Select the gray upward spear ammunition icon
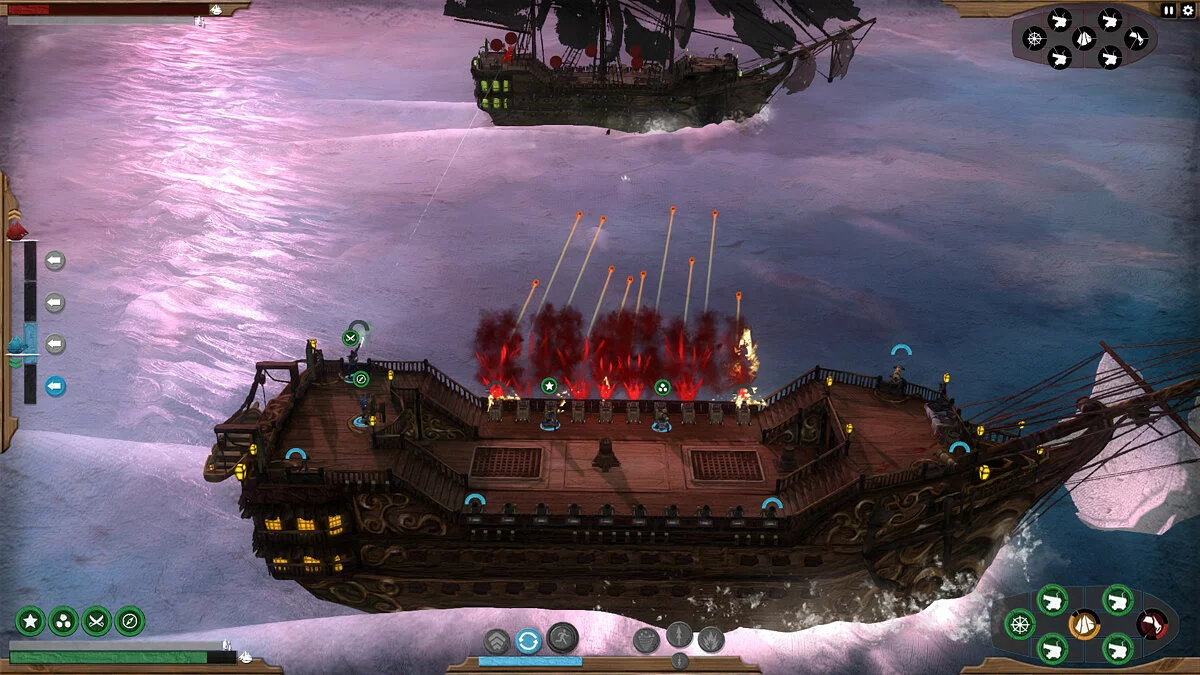Screen dimensions: 1200x675 click(x=679, y=635)
